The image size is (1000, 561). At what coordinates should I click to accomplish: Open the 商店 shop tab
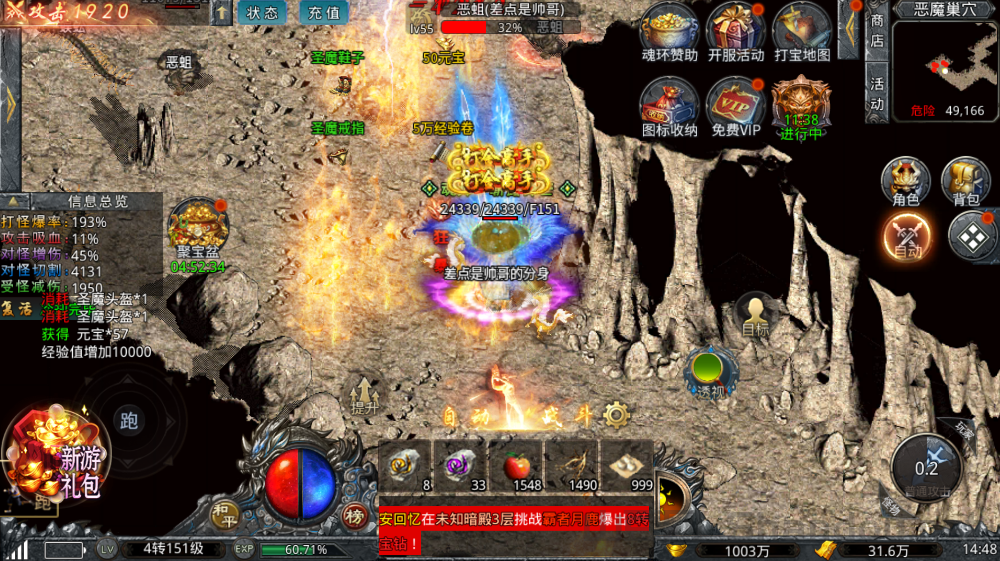tap(877, 30)
